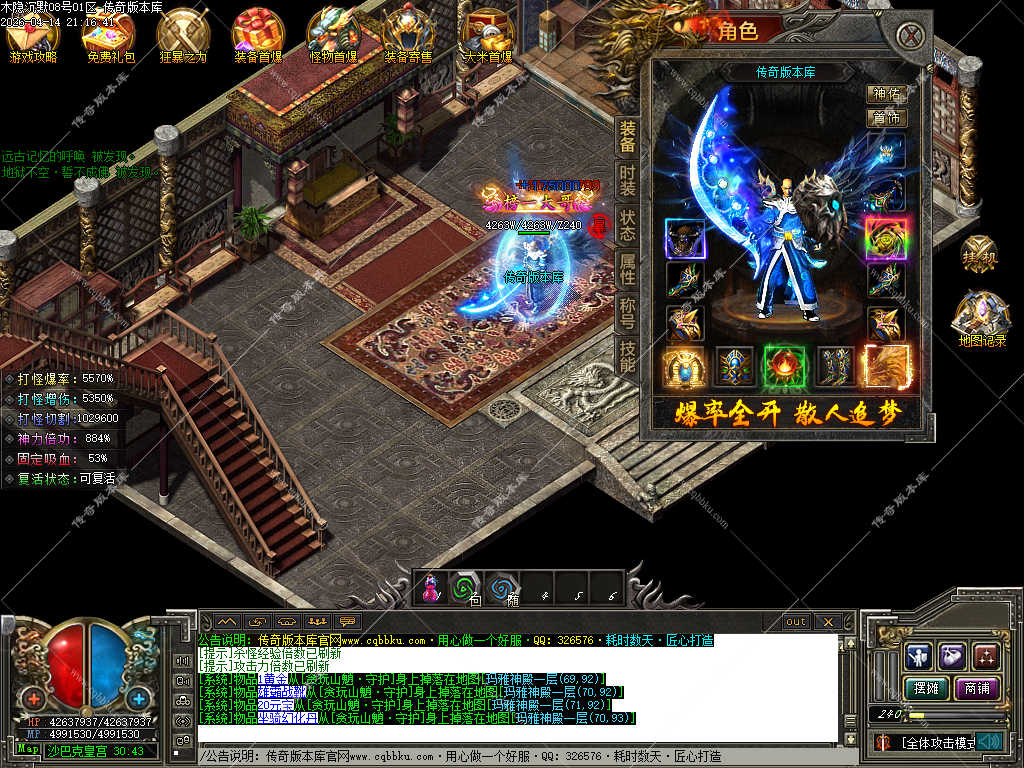1024x768 pixels.
Task: Open the 状态 tab
Action: [x=627, y=225]
